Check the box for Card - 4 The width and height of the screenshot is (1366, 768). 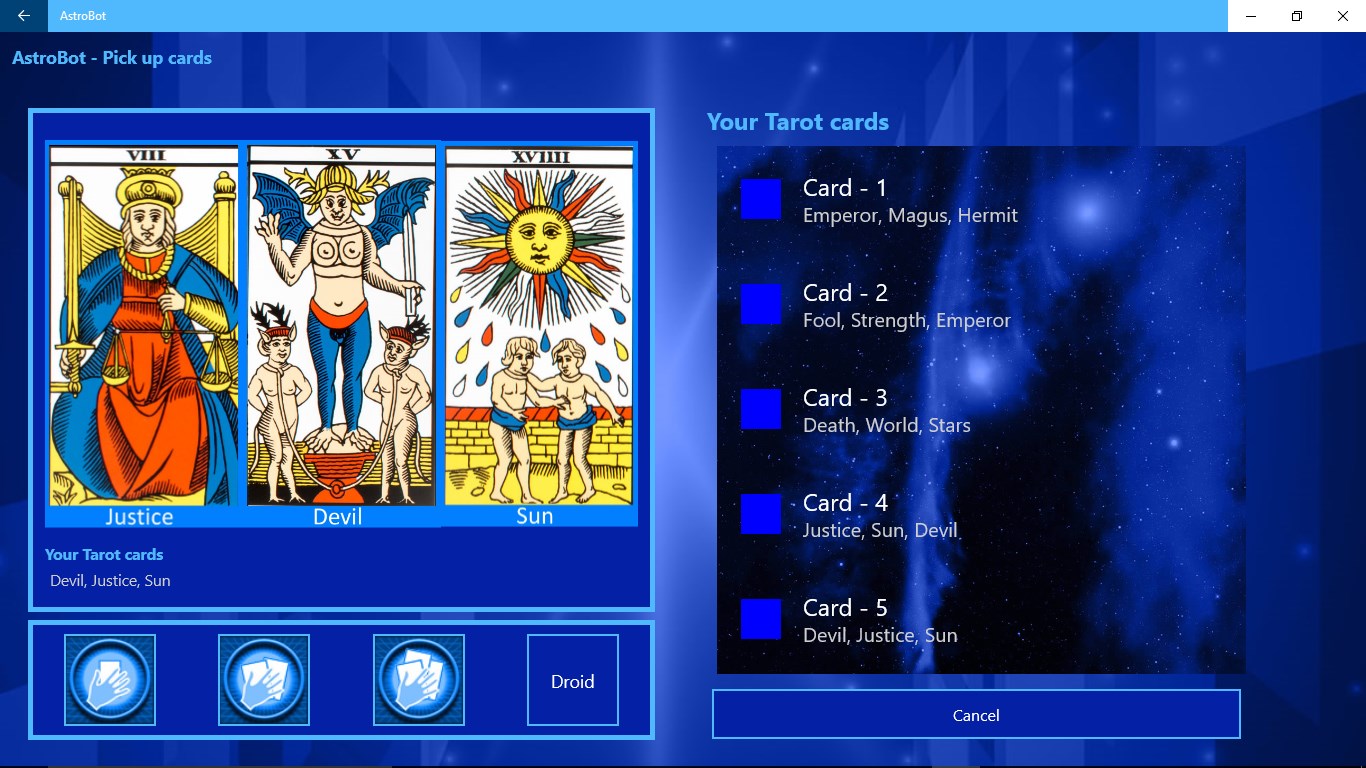[760, 514]
